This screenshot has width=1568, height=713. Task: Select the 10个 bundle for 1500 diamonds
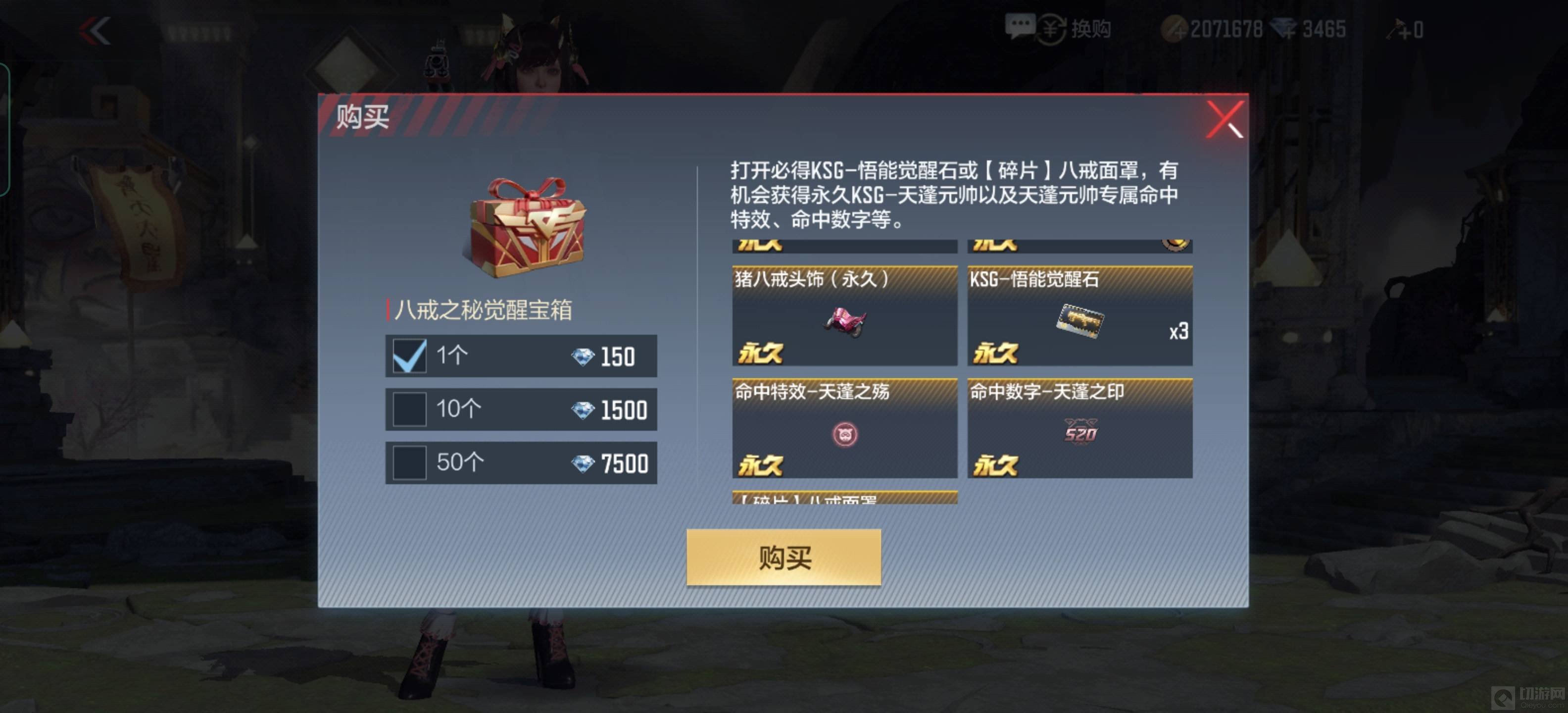coord(409,409)
